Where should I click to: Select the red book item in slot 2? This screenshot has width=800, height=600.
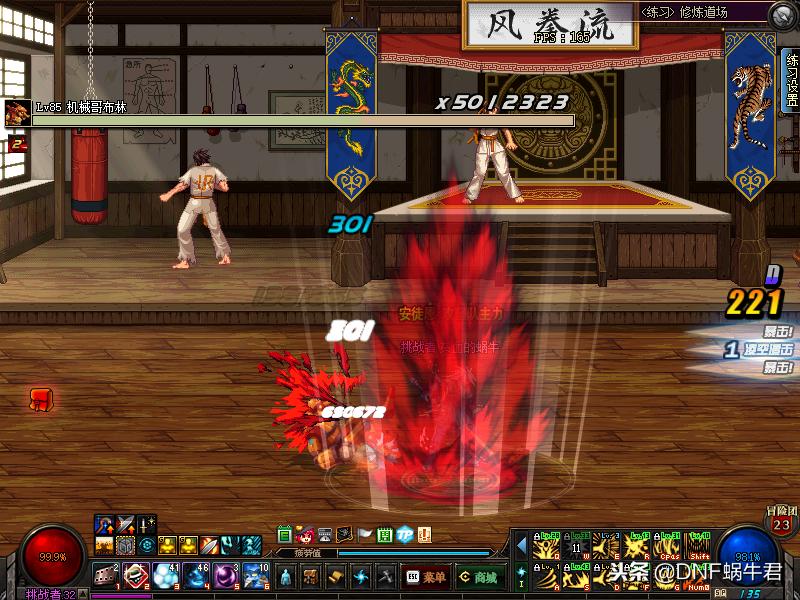tap(136, 575)
